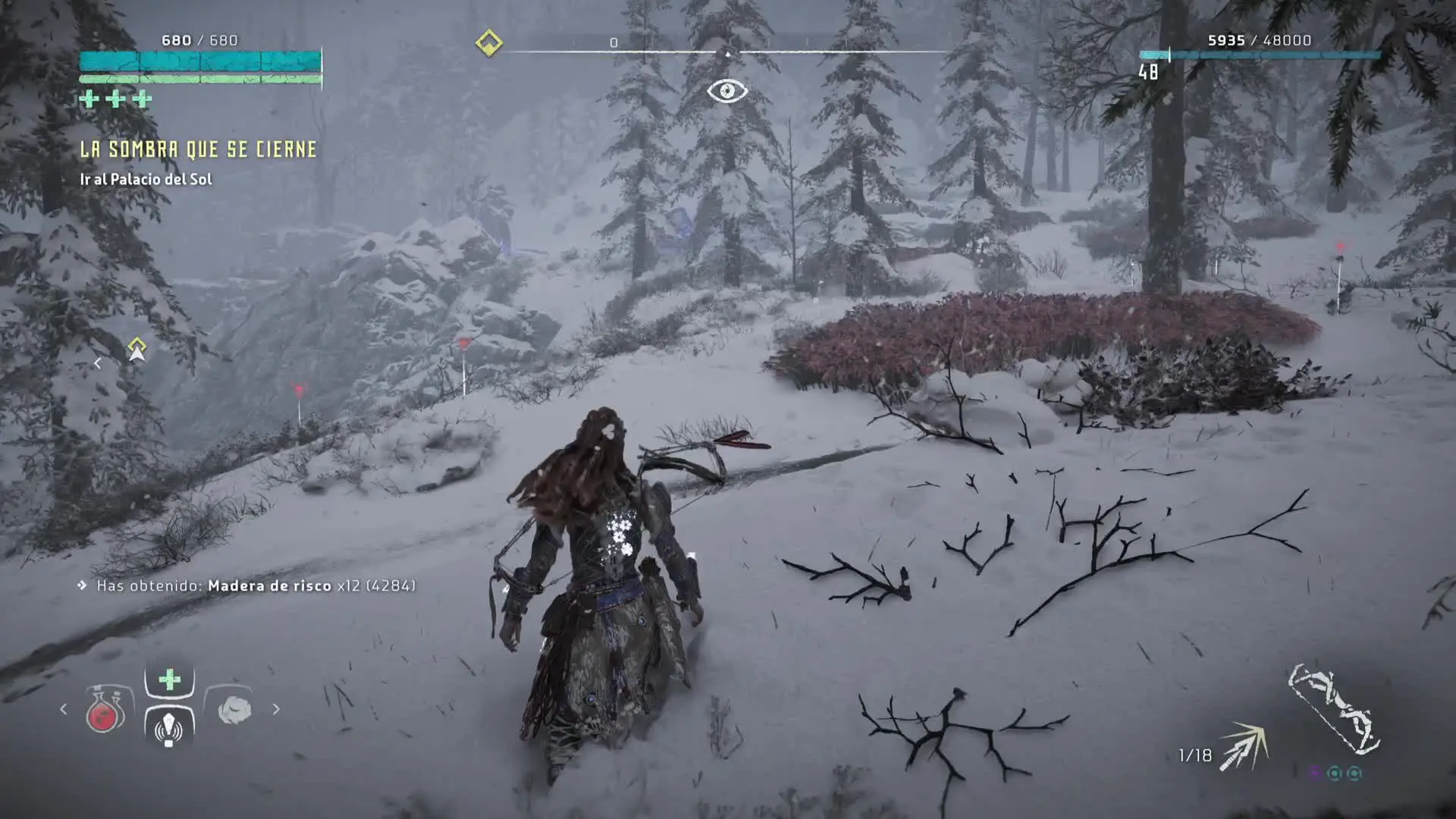Image resolution: width=1456 pixels, height=819 pixels.
Task: Select the red health potion slot
Action: 105,711
